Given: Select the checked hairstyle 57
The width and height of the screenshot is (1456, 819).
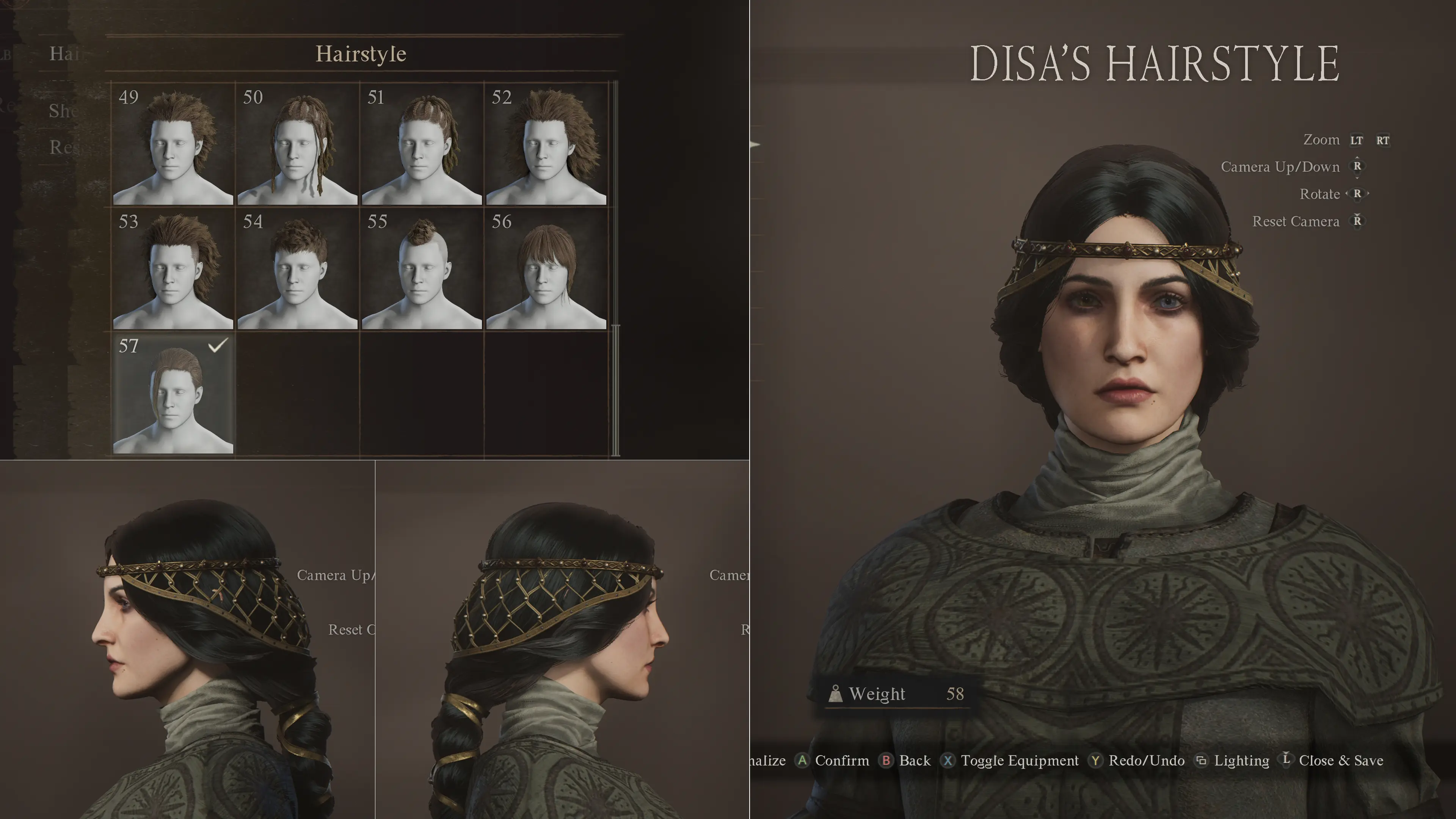Looking at the screenshot, I should click(173, 393).
